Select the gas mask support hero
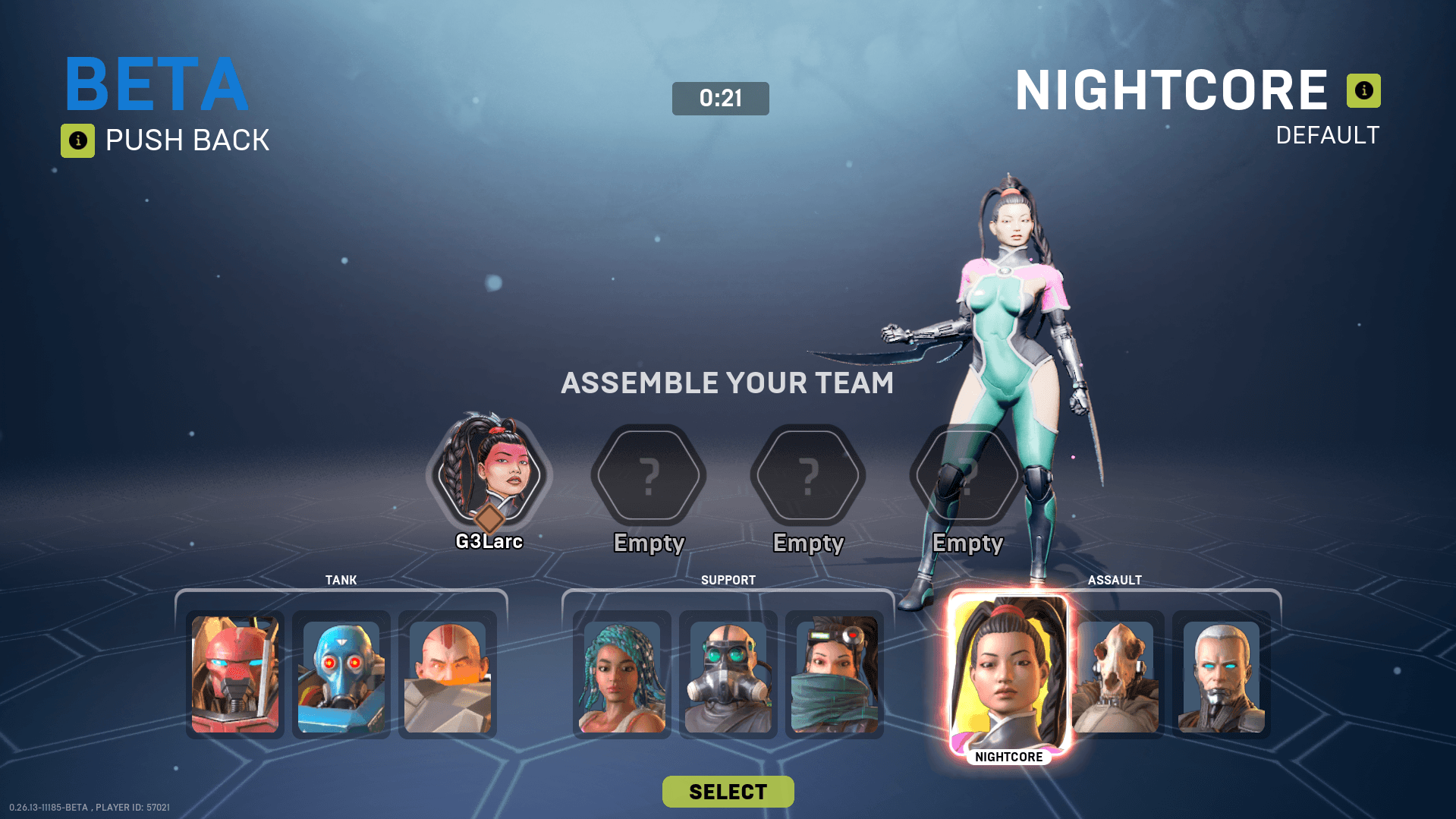Viewport: 1456px width, 819px height. 728,675
